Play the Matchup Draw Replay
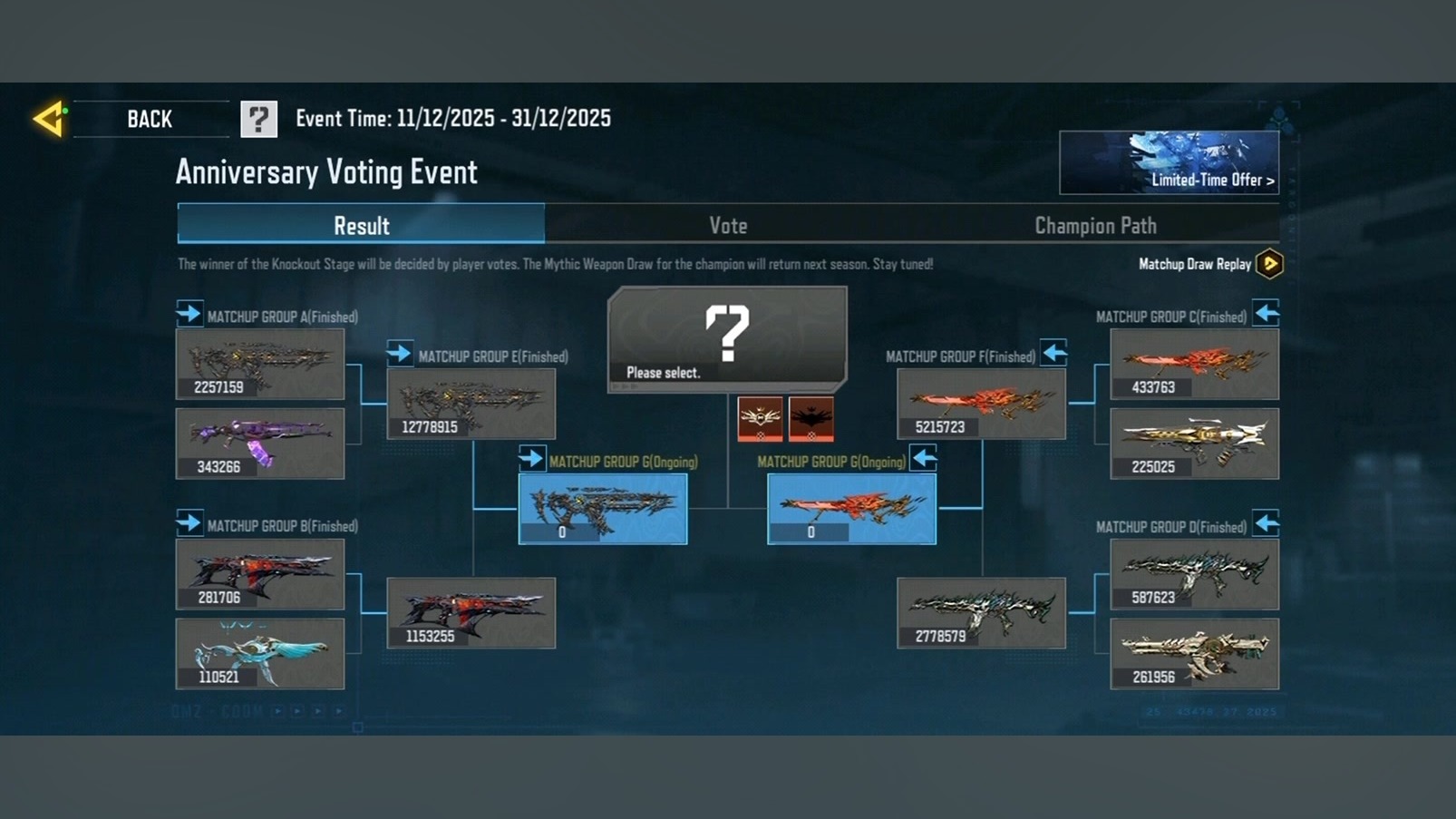Image resolution: width=1456 pixels, height=819 pixels. point(1269,264)
